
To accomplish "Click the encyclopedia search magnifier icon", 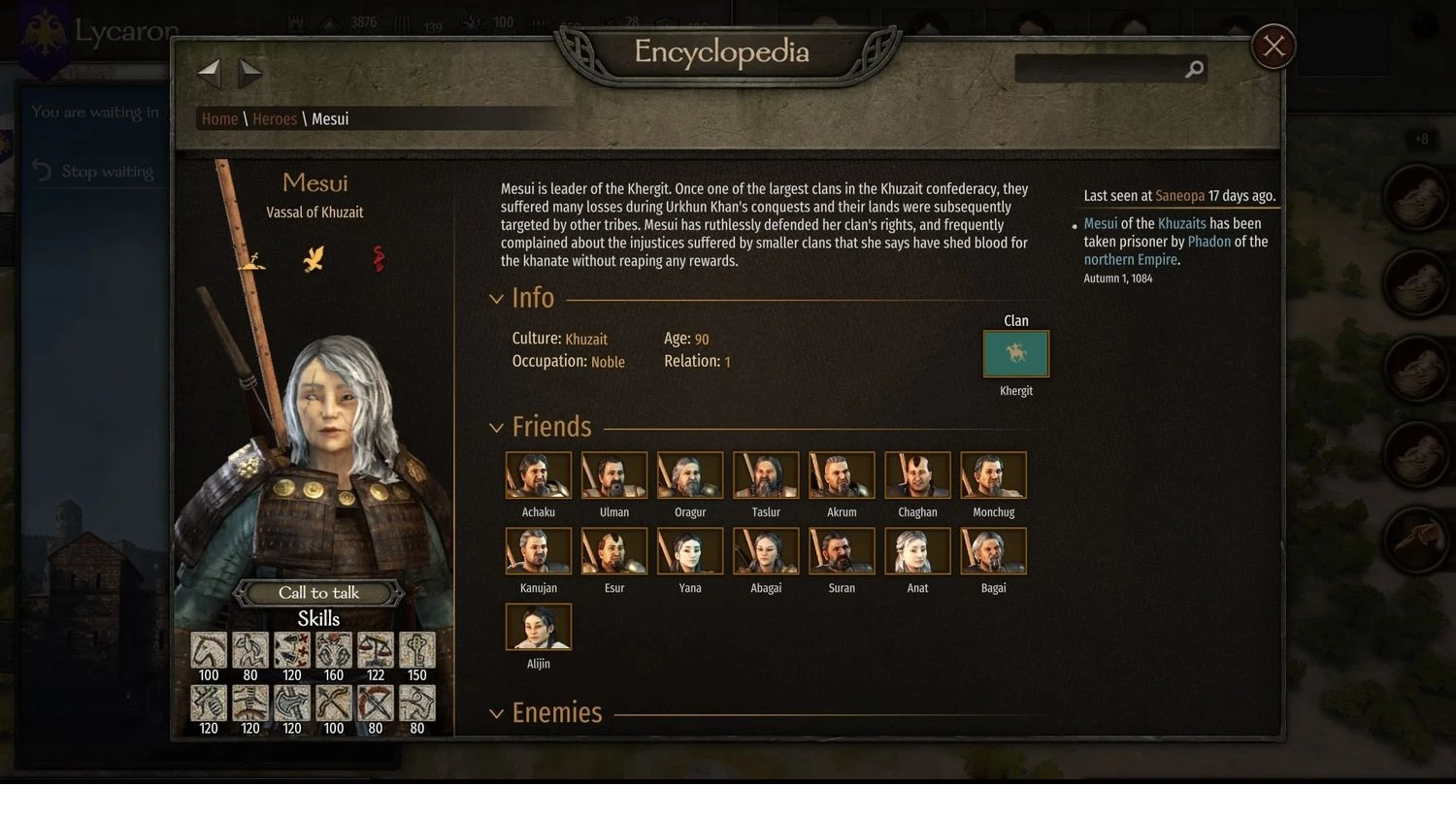I will click(x=1194, y=69).
